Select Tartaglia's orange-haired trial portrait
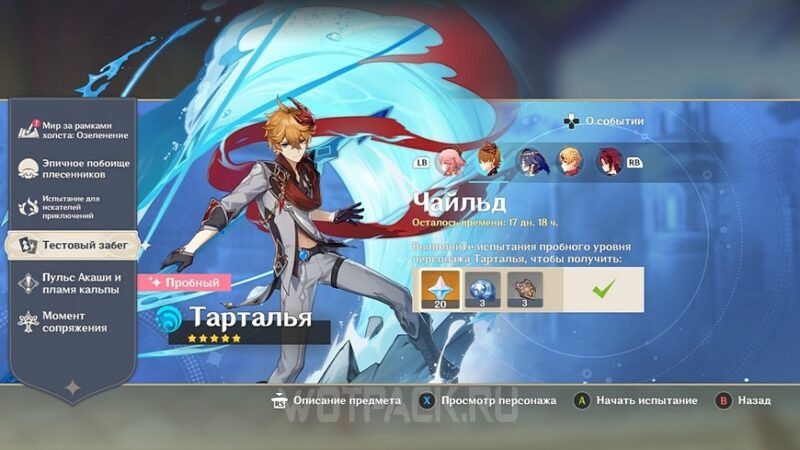Viewport: 800px width, 450px height. (x=487, y=161)
